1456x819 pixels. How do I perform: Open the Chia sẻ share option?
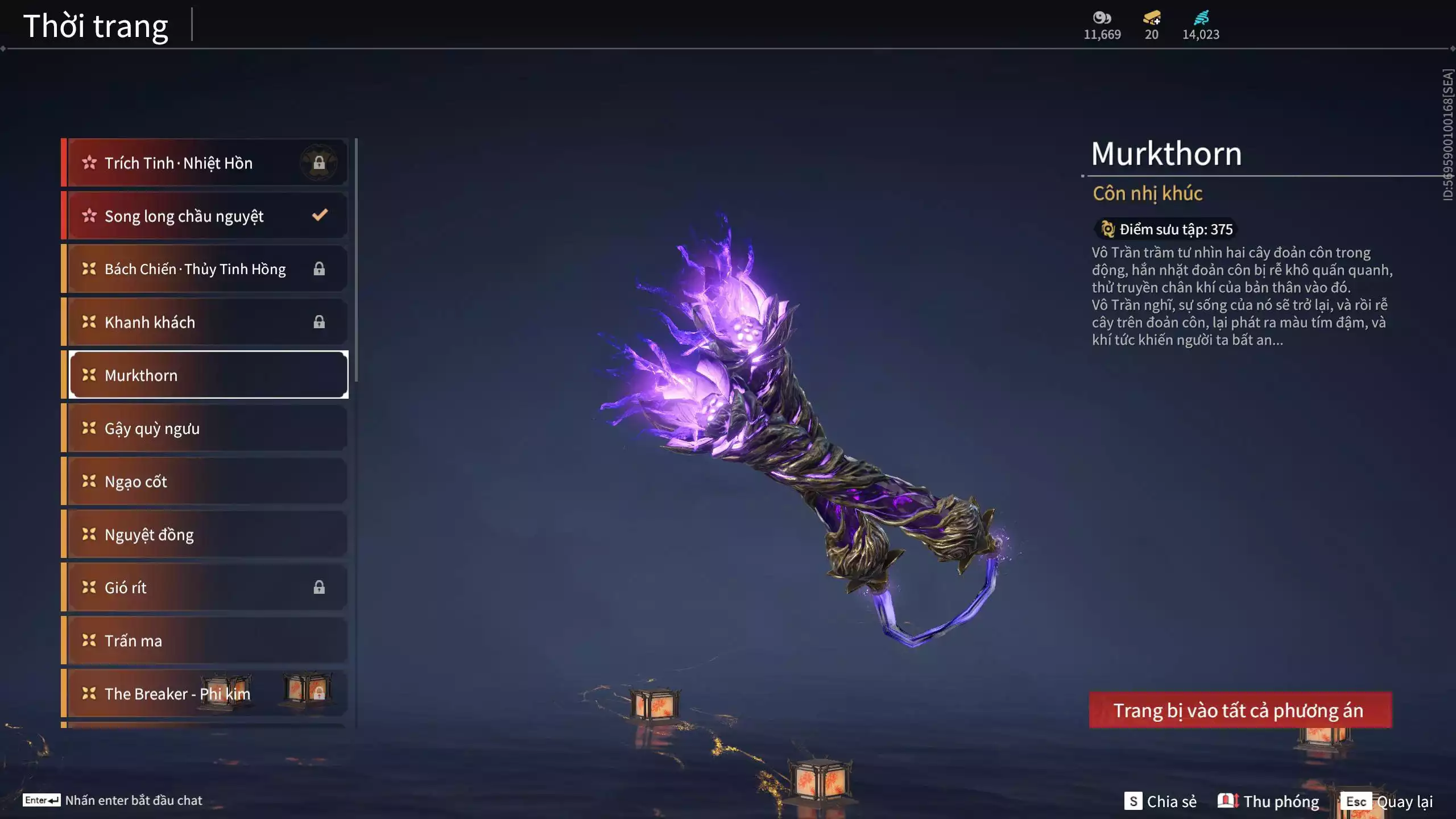point(1160,801)
